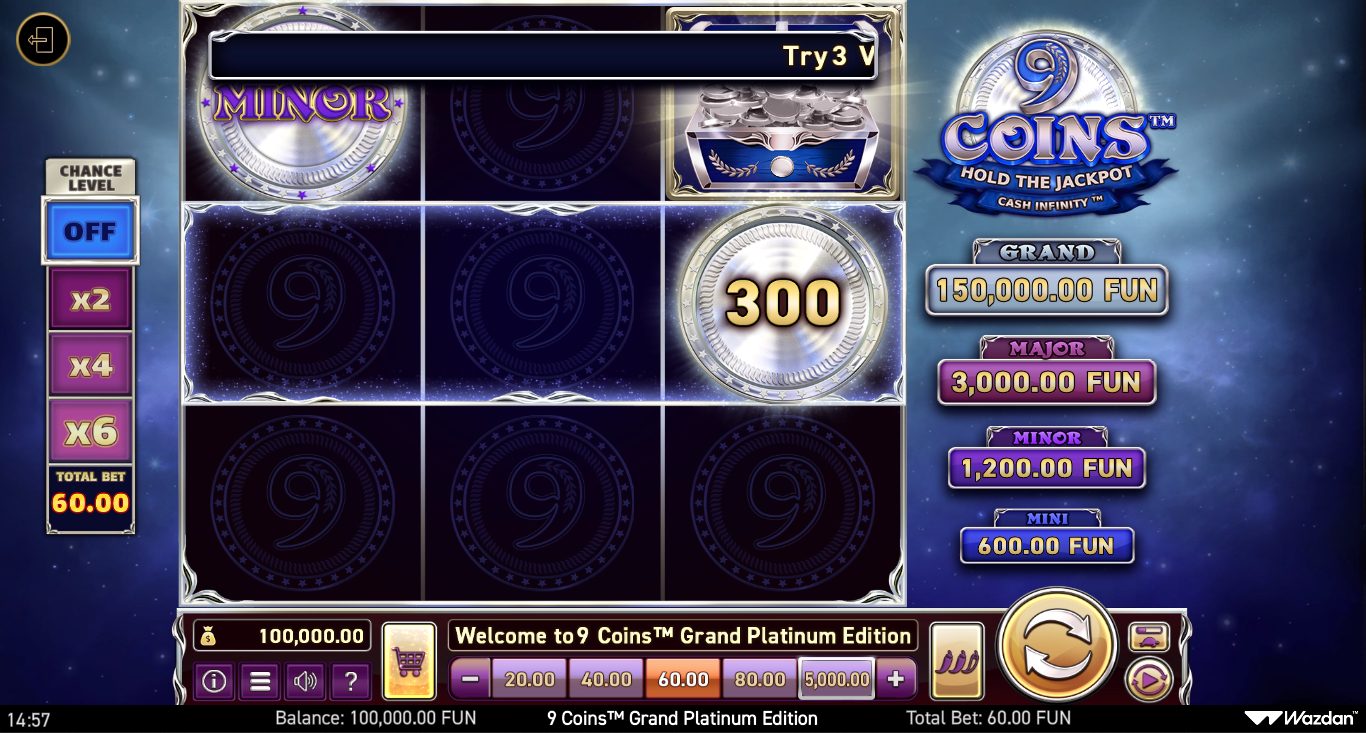The width and height of the screenshot is (1366, 733).
Task: Choose the 20.00 bet amount
Action: [x=529, y=679]
